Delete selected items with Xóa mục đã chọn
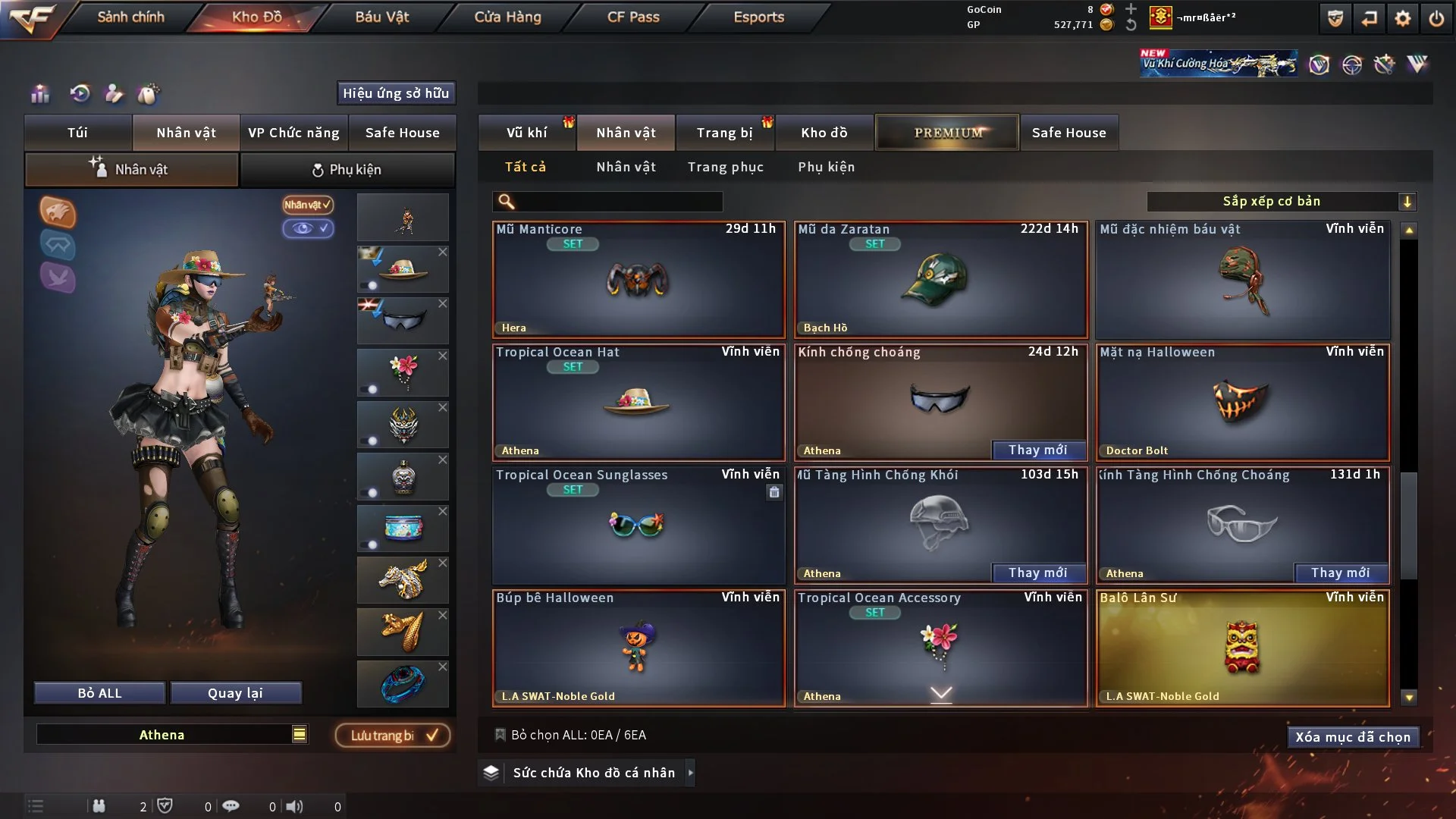The height and width of the screenshot is (819, 1456). click(x=1353, y=737)
